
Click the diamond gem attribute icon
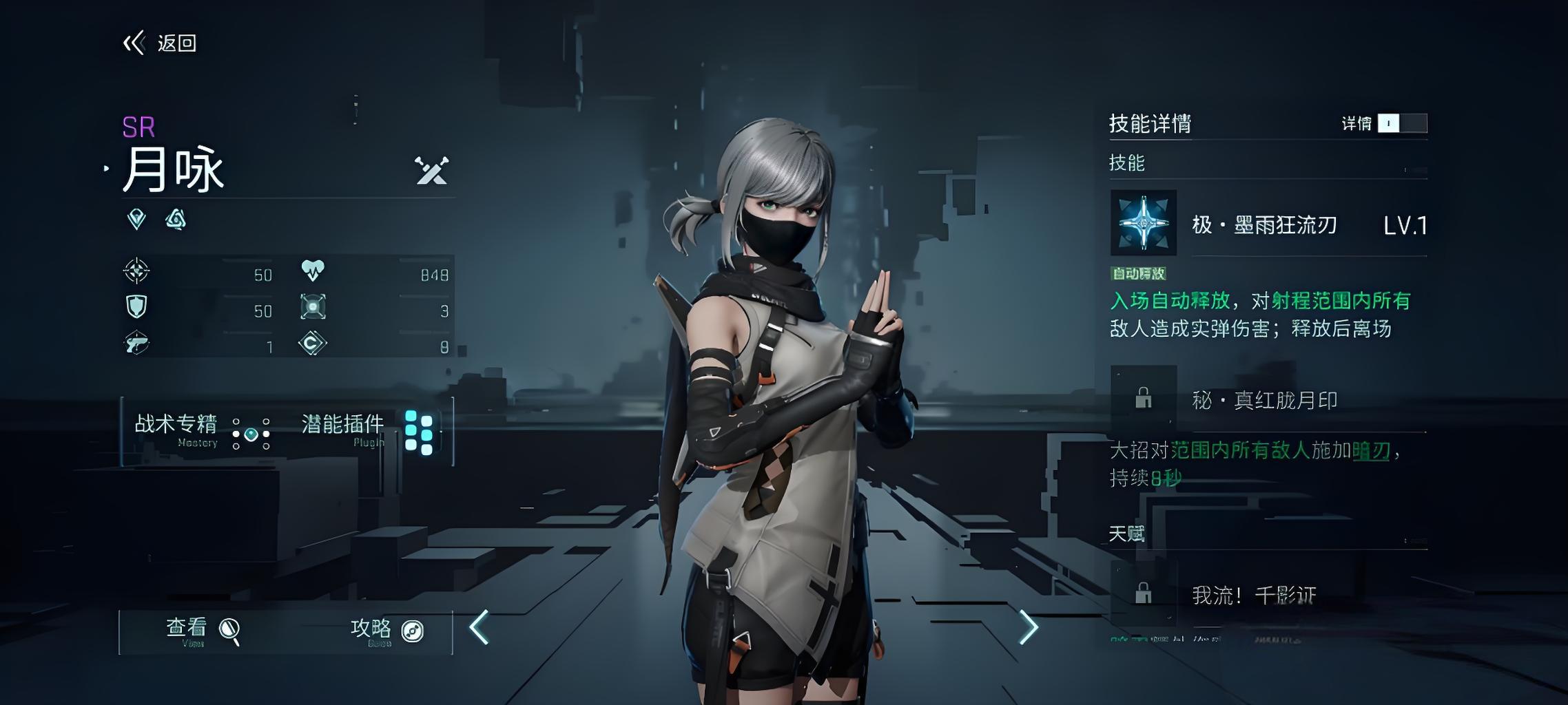(x=137, y=220)
